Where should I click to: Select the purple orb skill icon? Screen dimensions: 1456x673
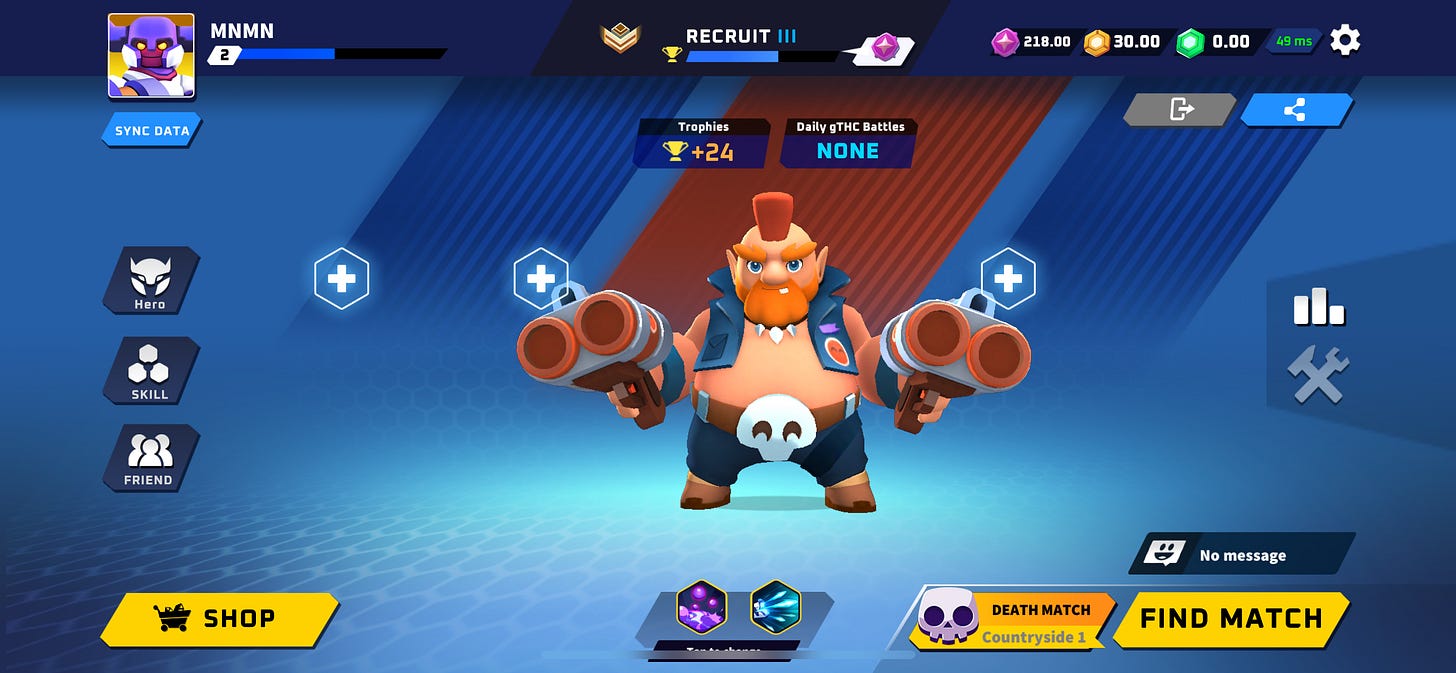701,607
